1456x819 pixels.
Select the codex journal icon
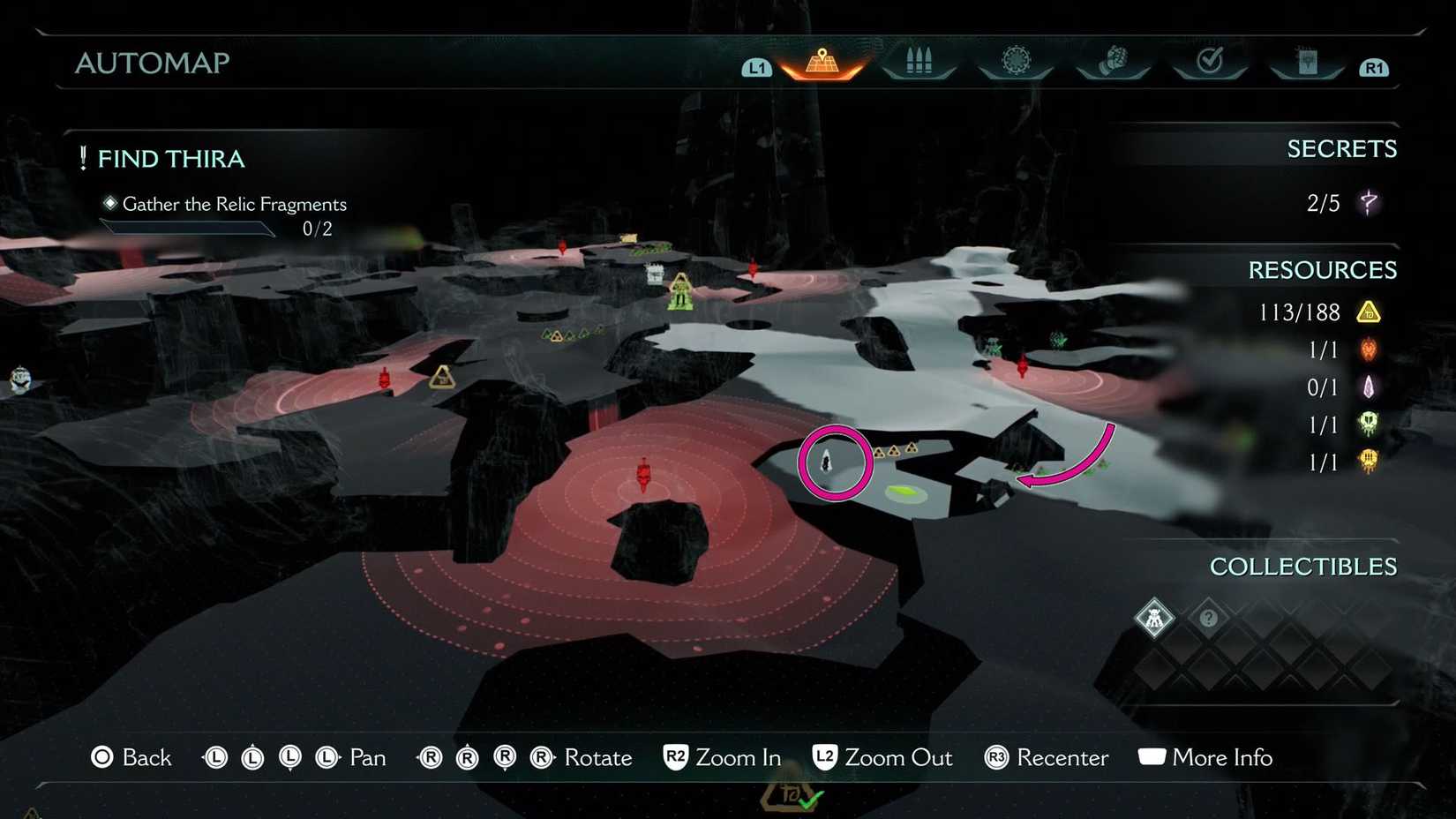click(x=1308, y=60)
